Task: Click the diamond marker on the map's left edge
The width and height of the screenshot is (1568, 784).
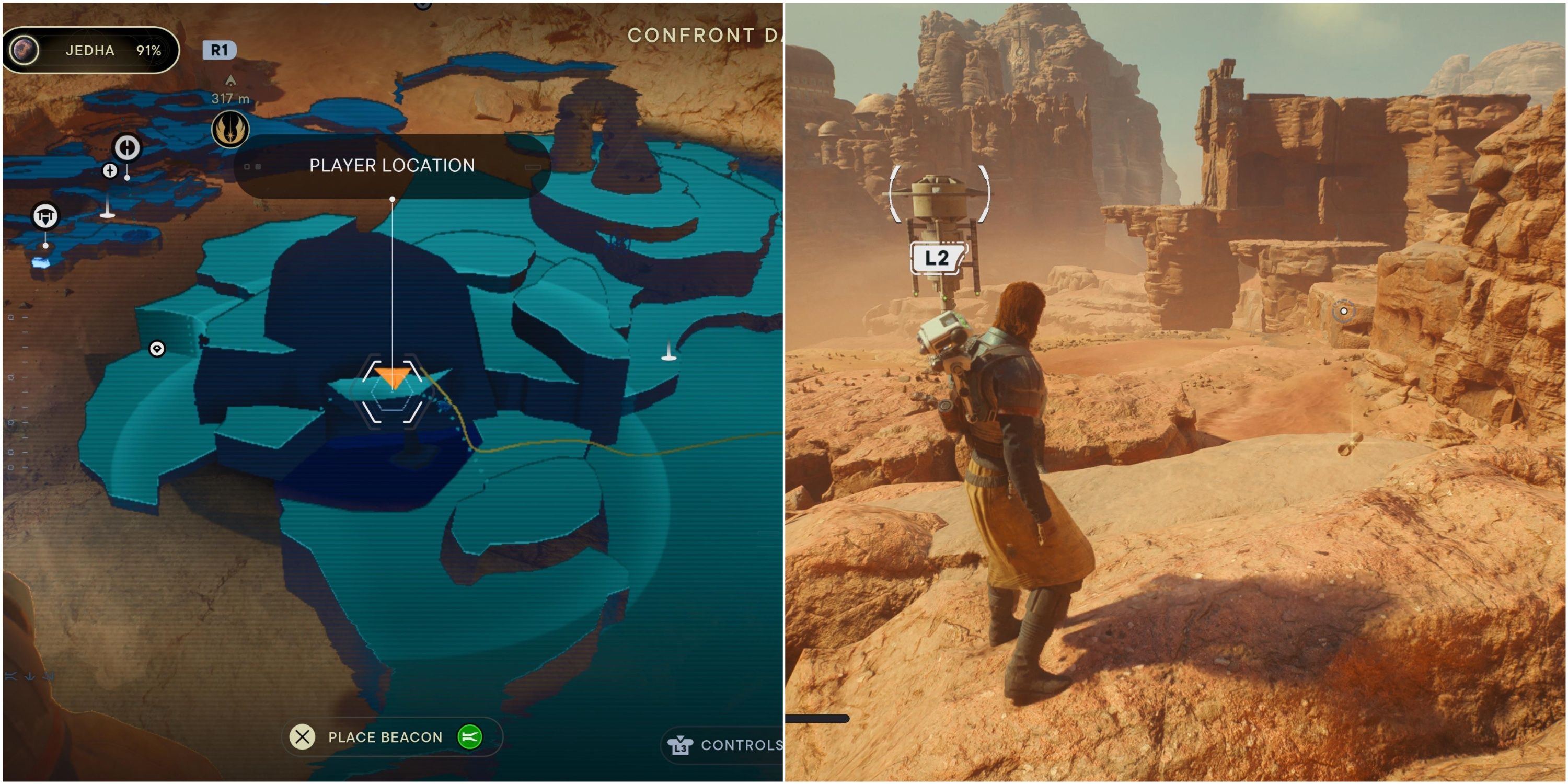Action: point(157,349)
